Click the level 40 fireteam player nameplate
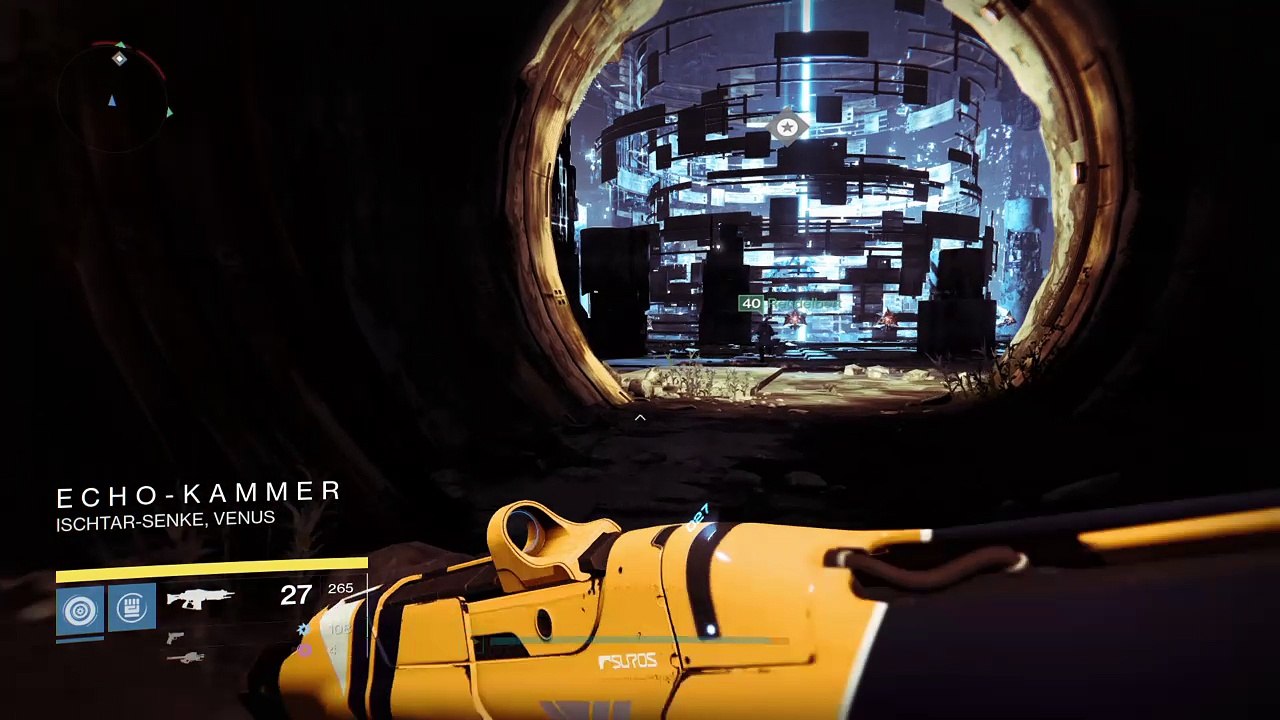 point(788,303)
